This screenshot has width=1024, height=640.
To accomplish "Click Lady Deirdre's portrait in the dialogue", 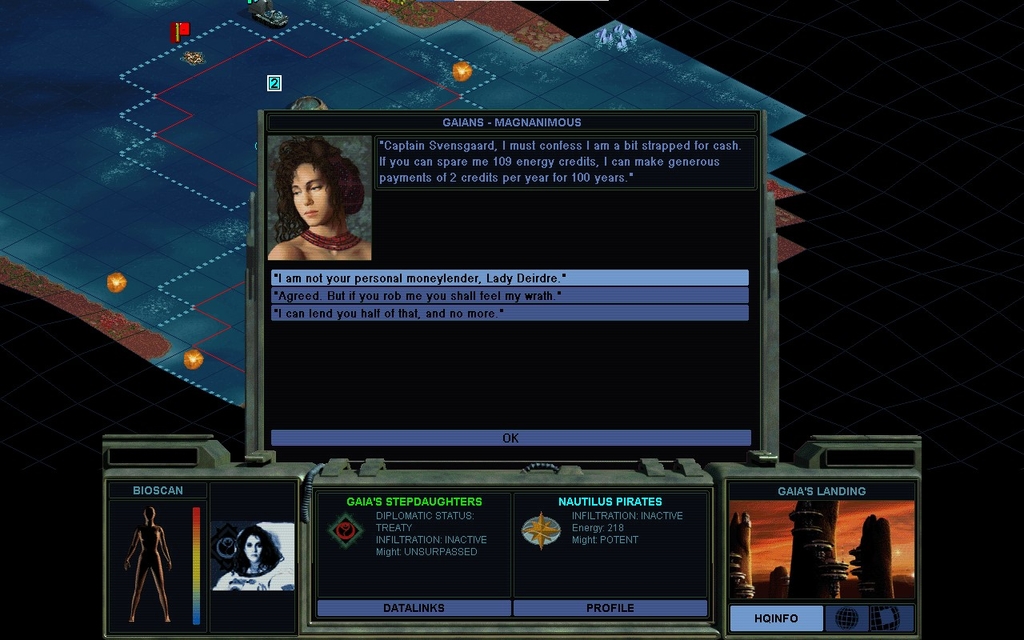I will [319, 198].
